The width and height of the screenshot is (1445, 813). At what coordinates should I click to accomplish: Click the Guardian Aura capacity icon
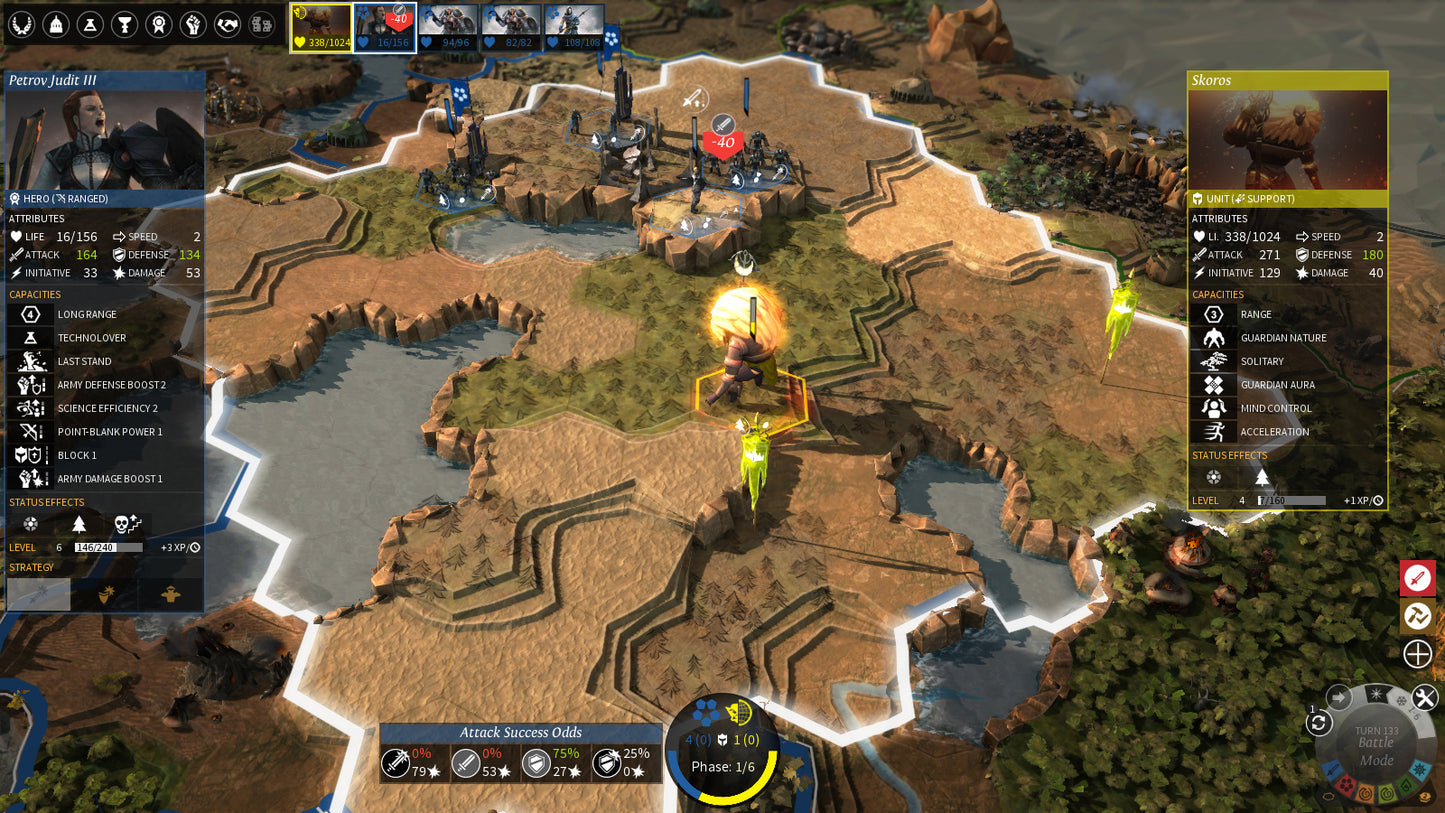click(1213, 384)
